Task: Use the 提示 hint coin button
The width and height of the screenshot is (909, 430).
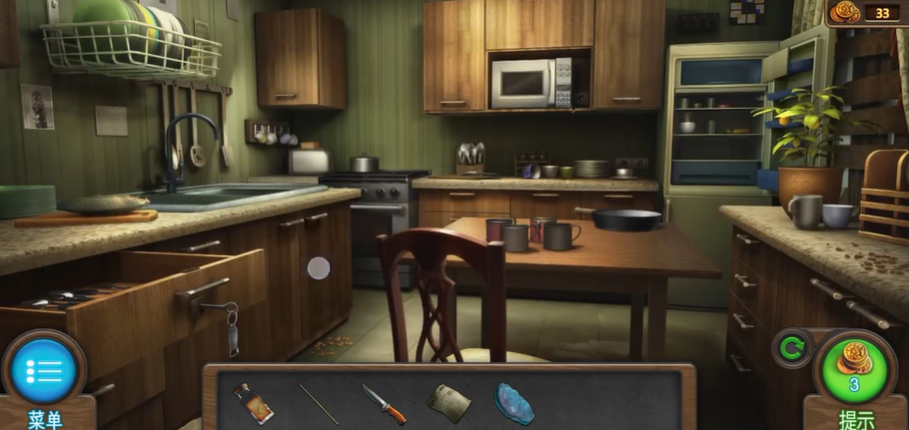Action: point(855,368)
